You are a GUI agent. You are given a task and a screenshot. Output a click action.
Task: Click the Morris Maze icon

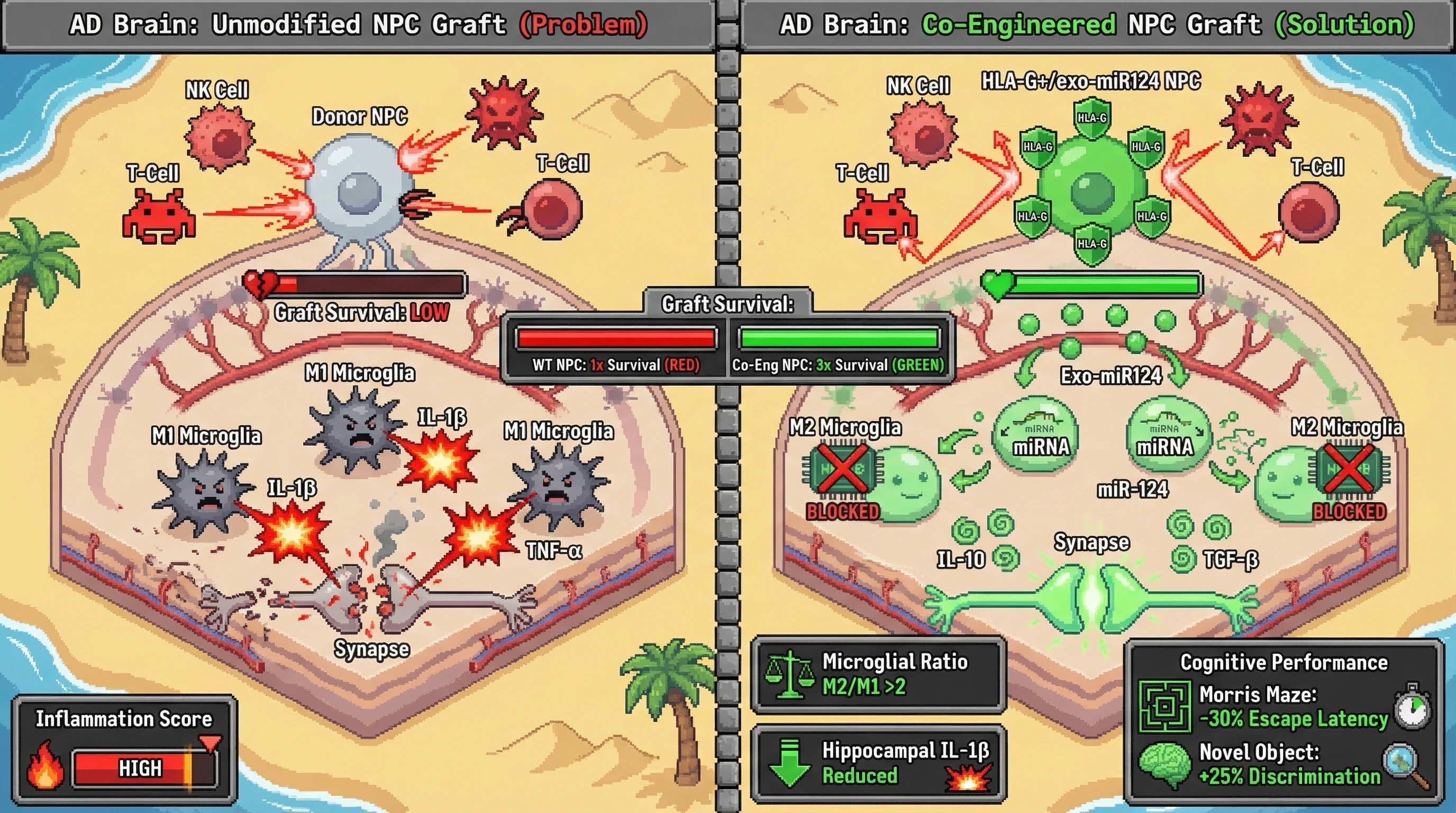(x=1165, y=706)
